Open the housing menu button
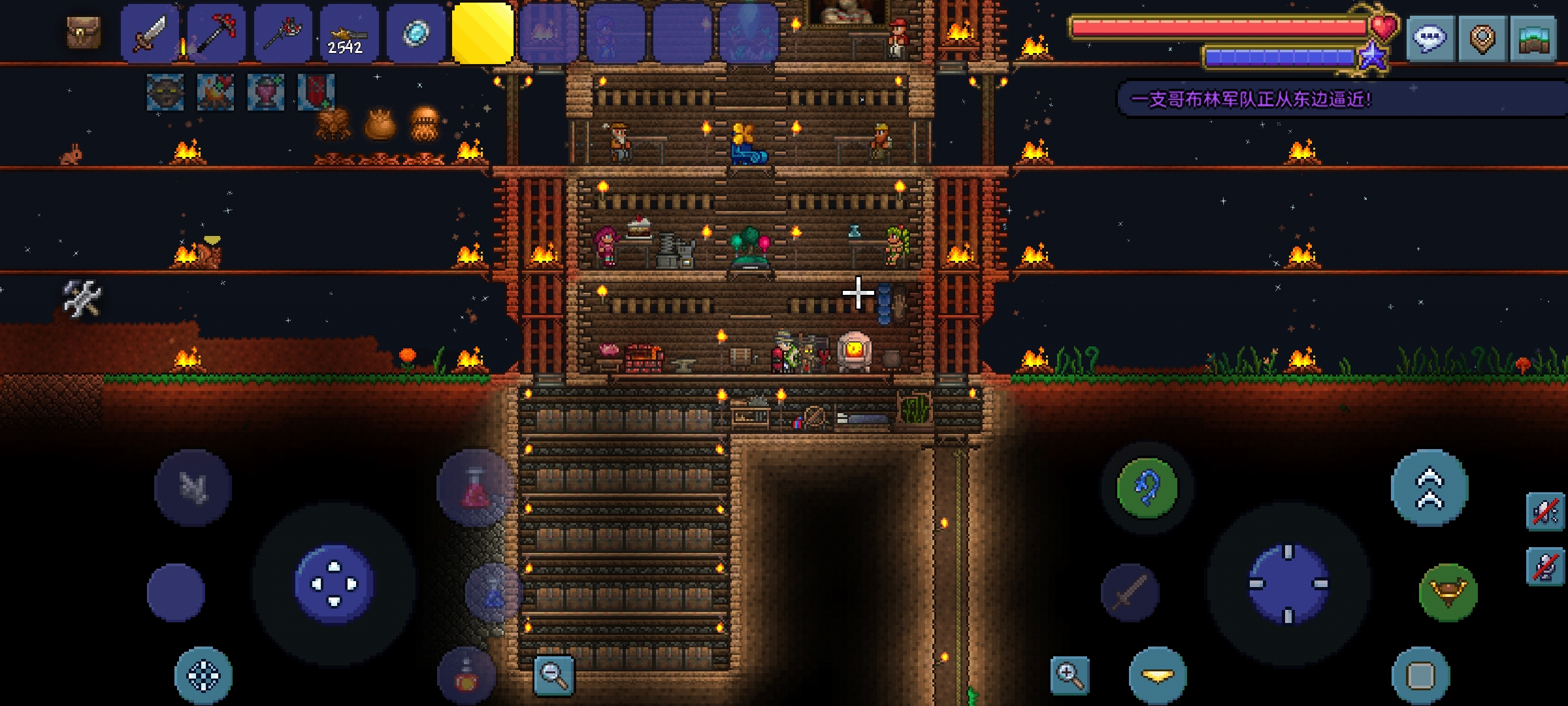 [1532, 38]
